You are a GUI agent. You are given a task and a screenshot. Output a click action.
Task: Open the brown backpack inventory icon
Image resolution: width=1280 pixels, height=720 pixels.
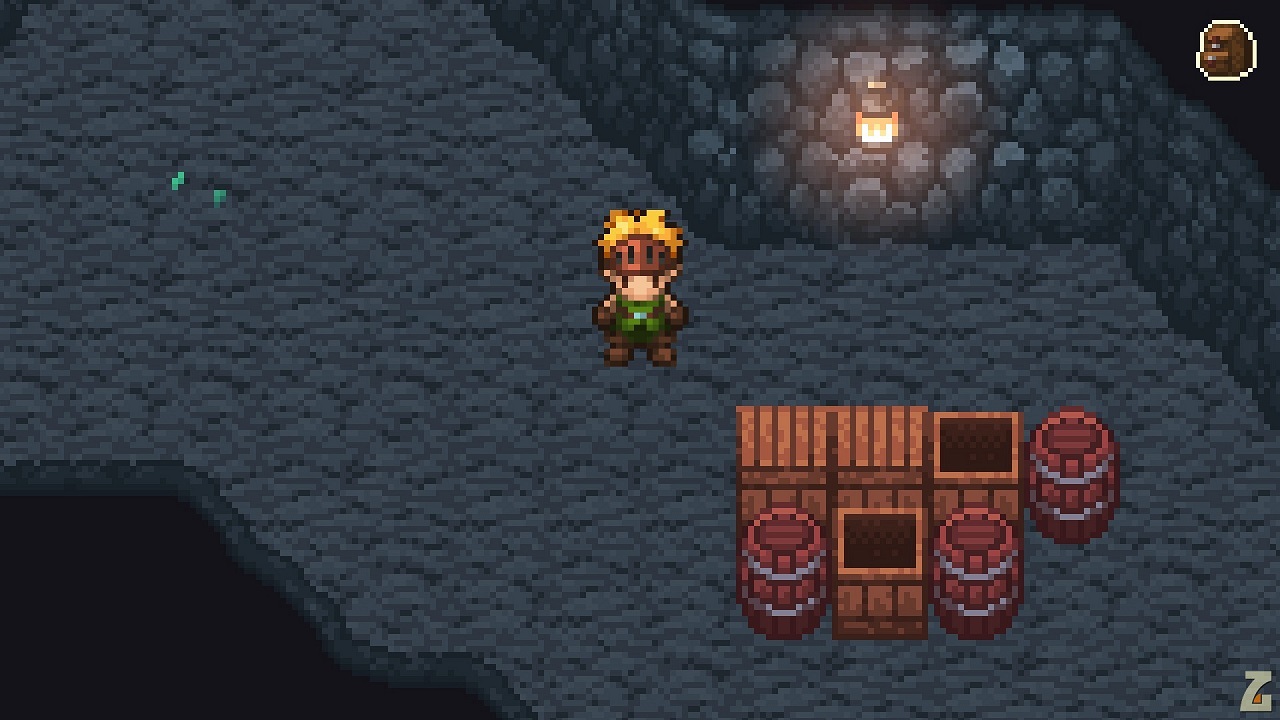pos(1226,50)
